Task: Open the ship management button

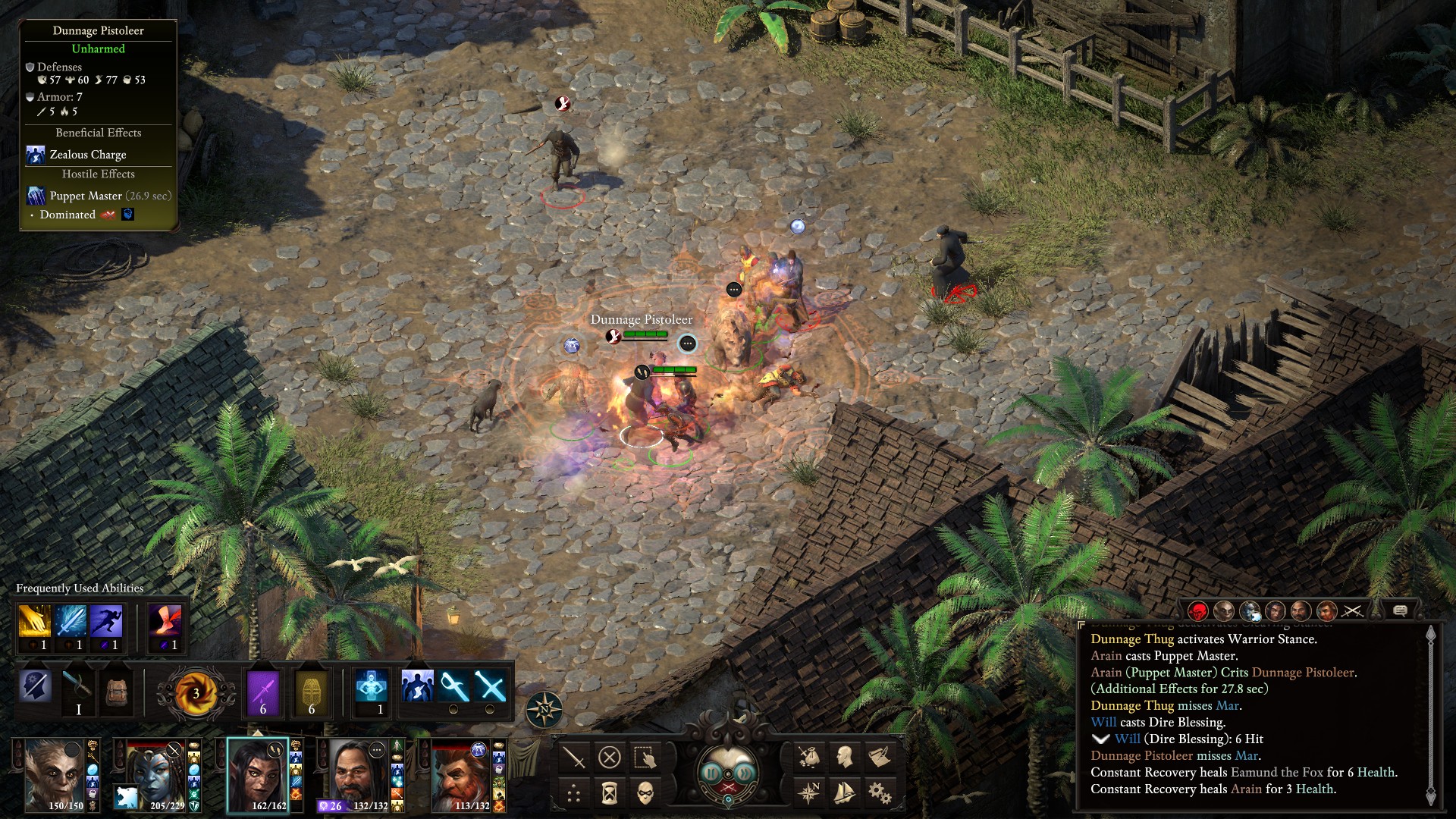Action: [x=844, y=793]
